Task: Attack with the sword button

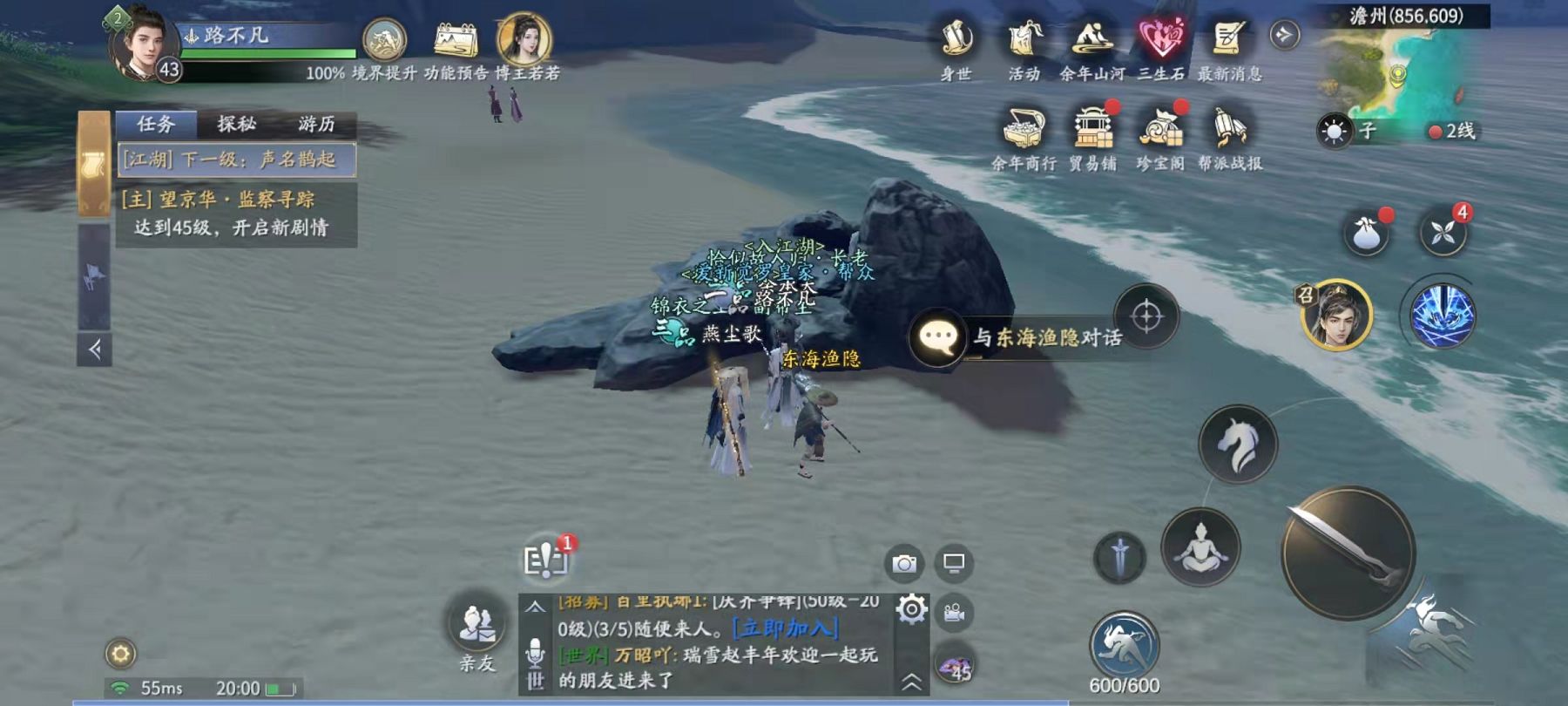Action: coord(1348,553)
